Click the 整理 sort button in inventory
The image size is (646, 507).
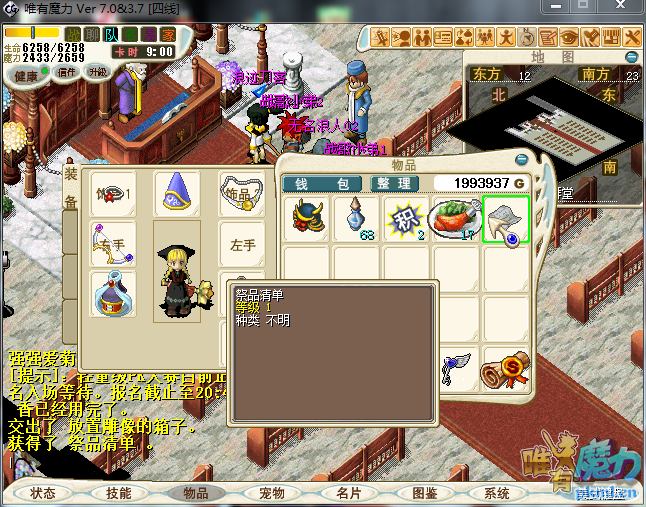click(394, 184)
